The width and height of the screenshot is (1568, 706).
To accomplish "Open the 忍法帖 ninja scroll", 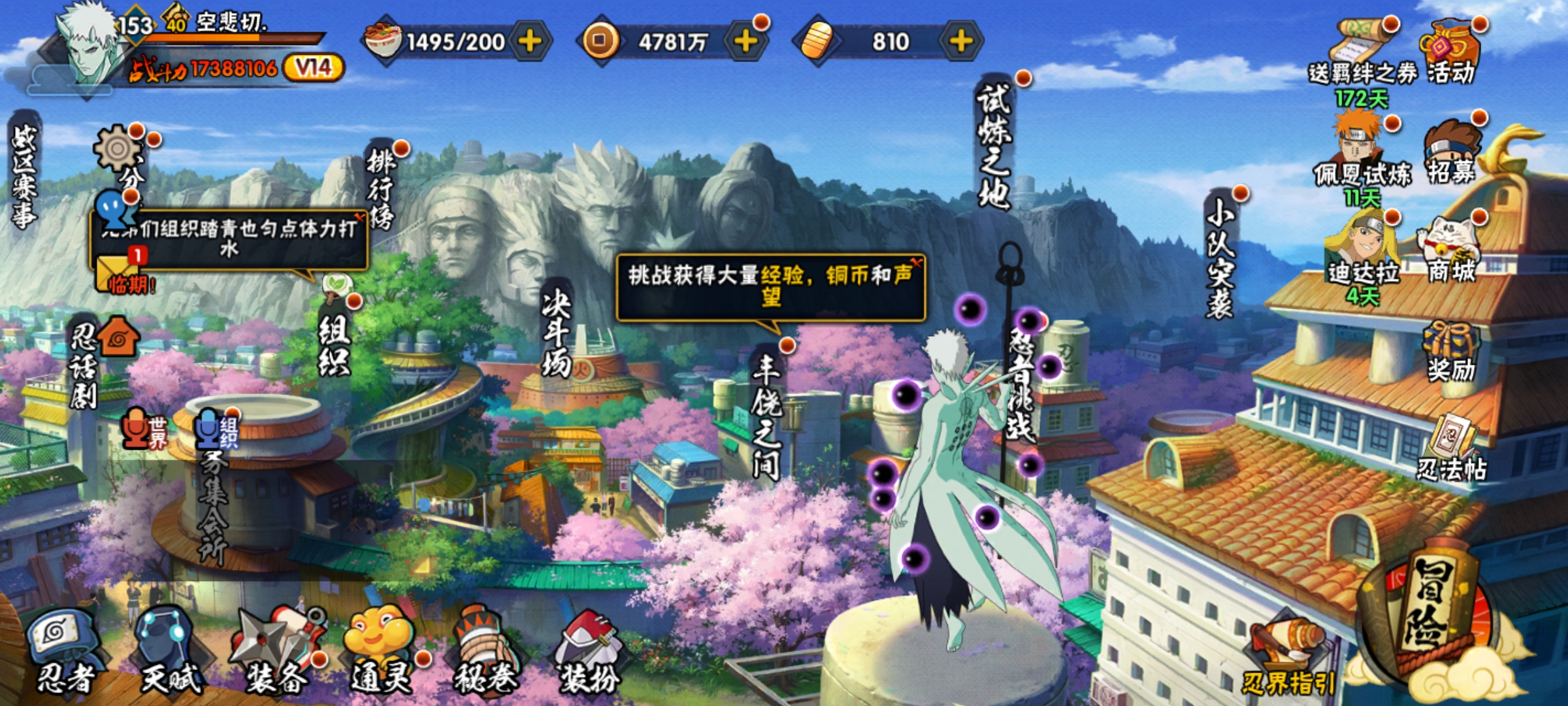I will coord(1450,448).
